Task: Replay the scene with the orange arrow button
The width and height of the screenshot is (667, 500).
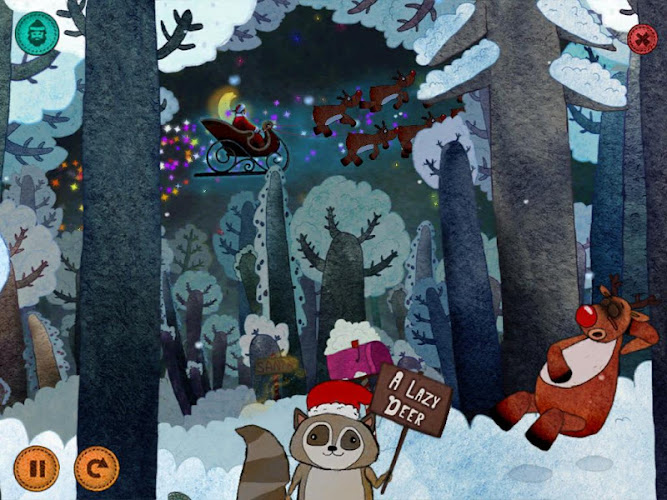Action: point(96,467)
